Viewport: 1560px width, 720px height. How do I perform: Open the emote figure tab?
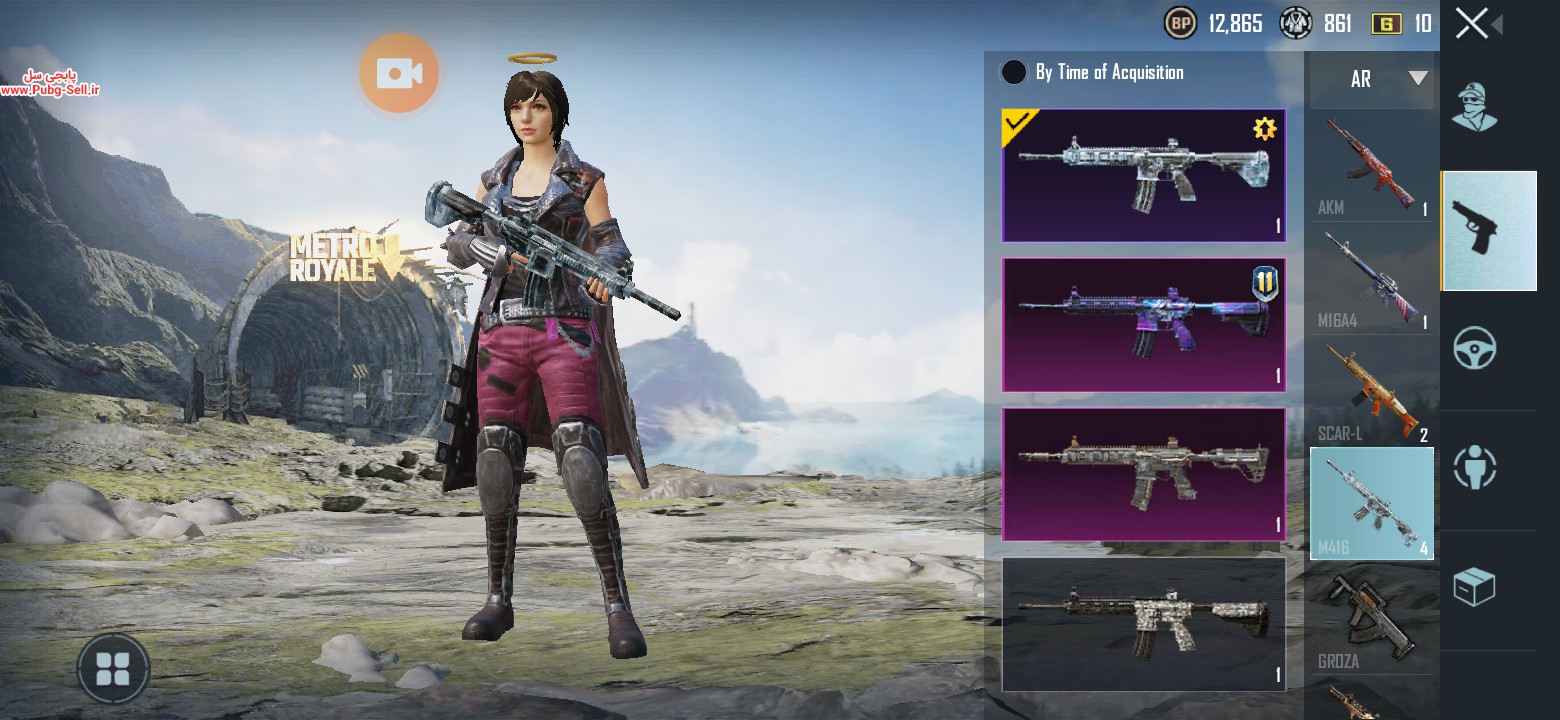coord(1475,468)
